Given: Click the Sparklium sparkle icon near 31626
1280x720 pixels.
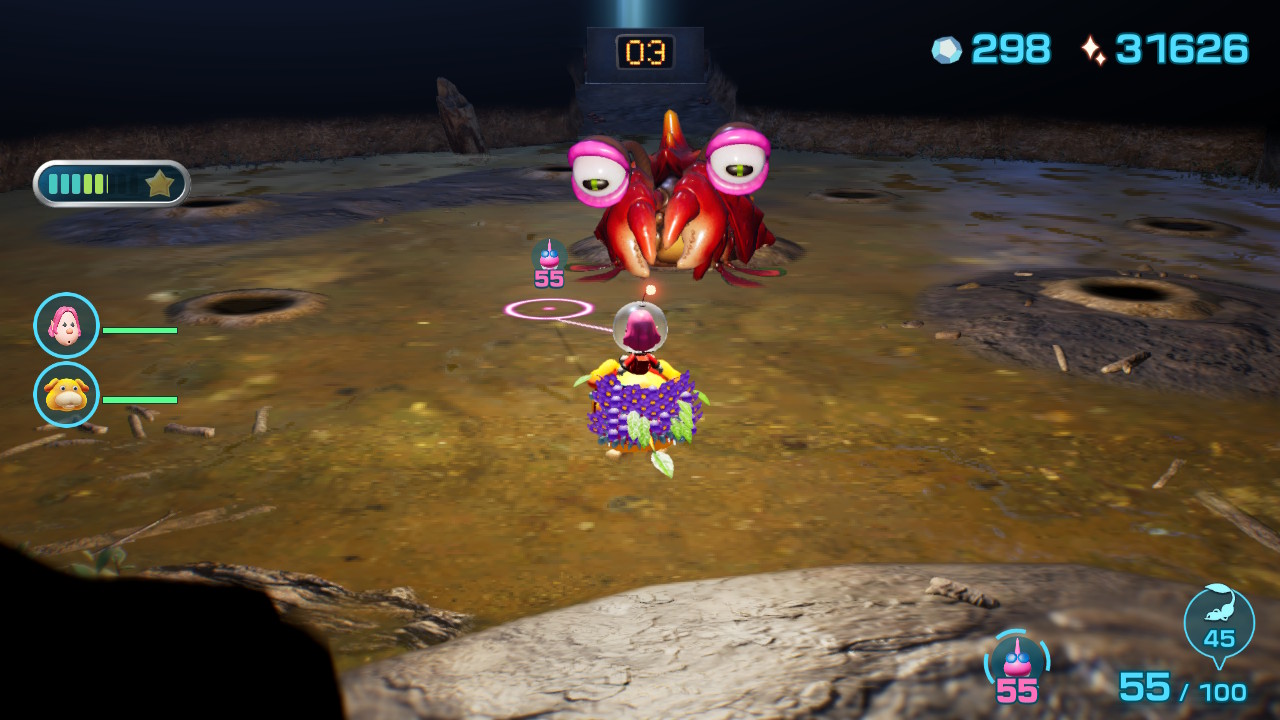Looking at the screenshot, I should (1100, 49).
